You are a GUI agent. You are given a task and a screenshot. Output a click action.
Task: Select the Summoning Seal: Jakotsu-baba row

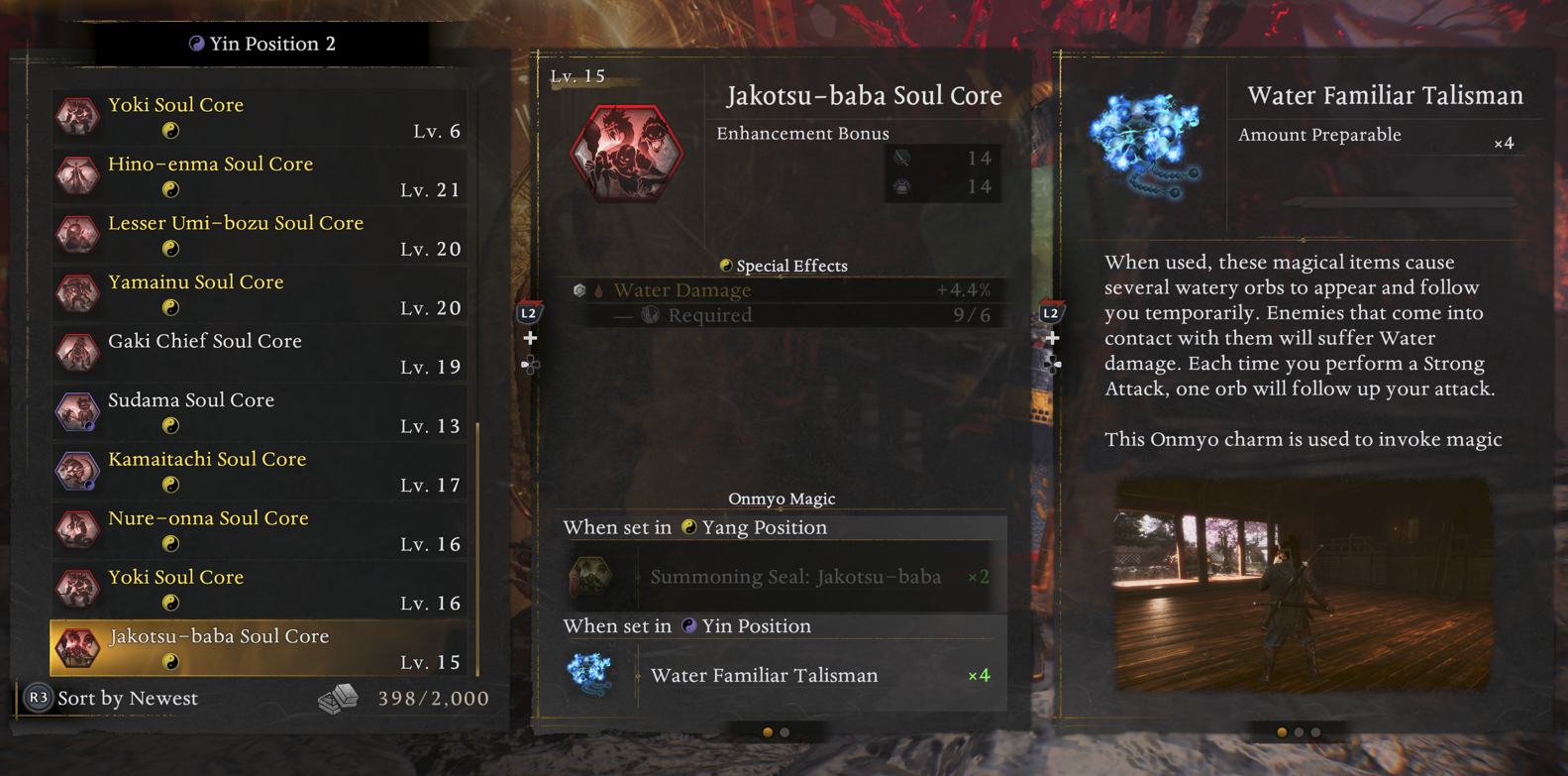781,577
